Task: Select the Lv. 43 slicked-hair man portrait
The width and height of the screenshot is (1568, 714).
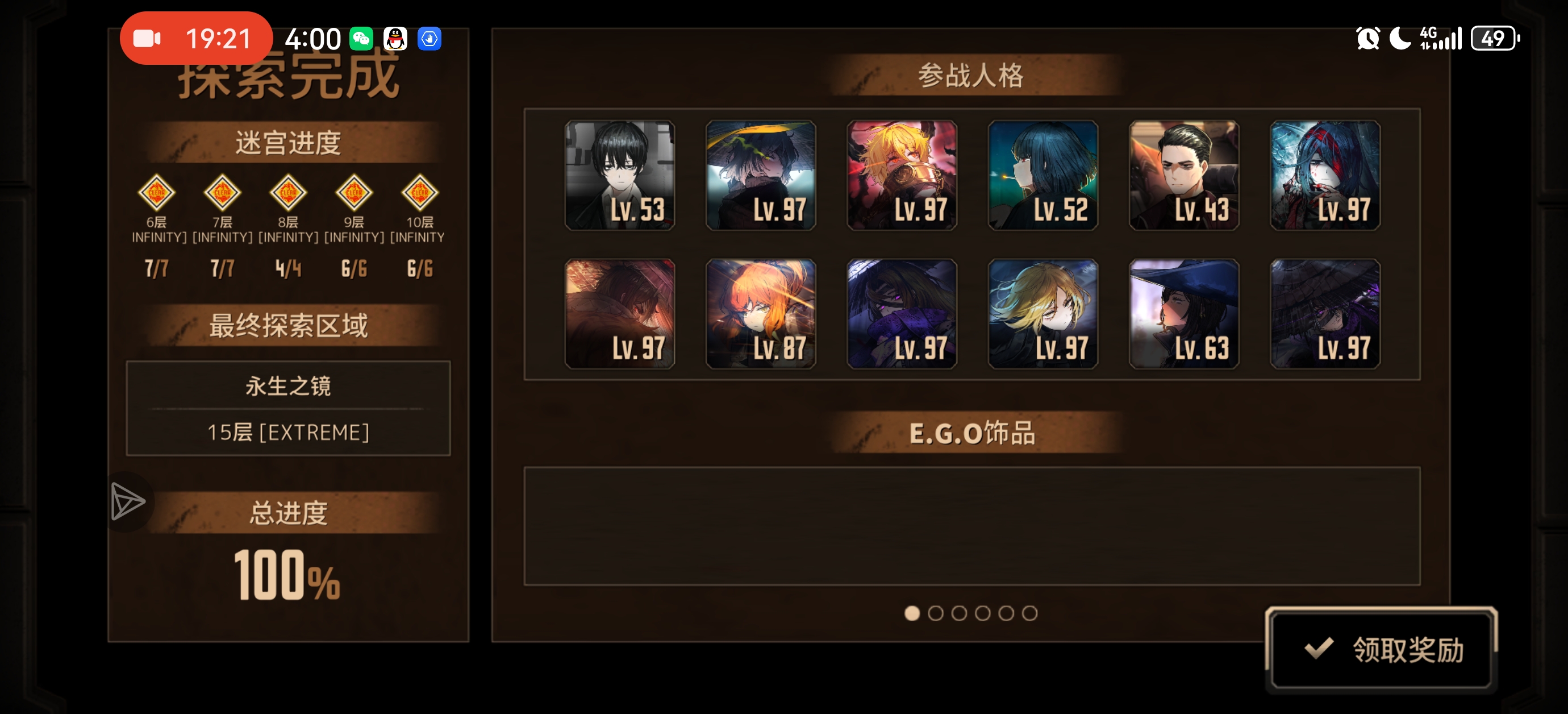Action: tap(1184, 176)
